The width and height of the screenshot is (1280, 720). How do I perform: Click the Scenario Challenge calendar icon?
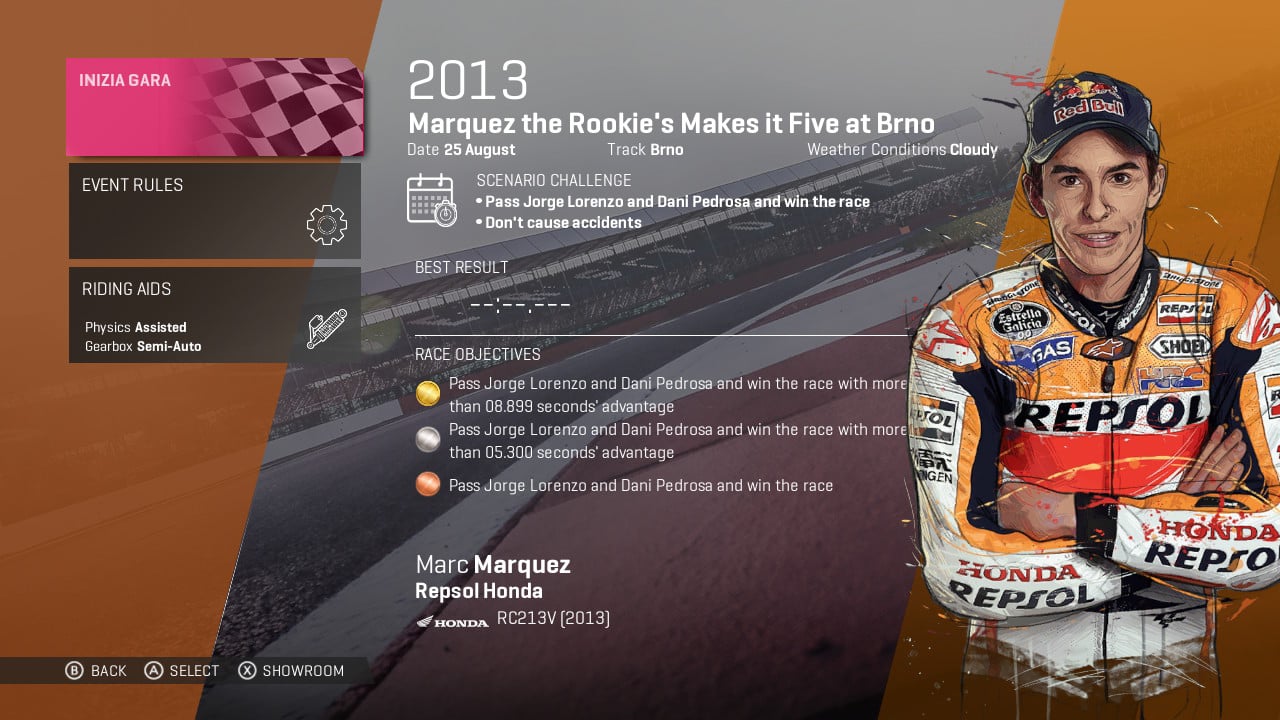pyautogui.click(x=434, y=199)
